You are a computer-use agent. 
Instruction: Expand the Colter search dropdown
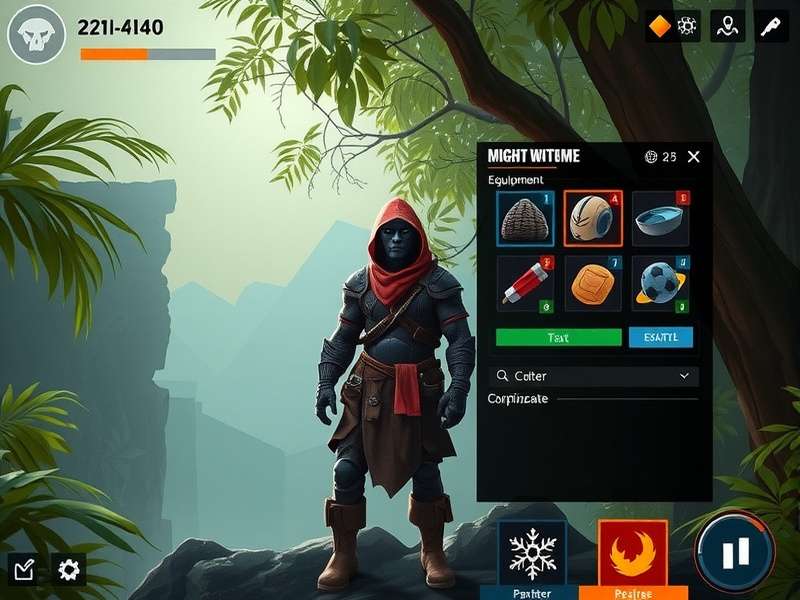(684, 376)
